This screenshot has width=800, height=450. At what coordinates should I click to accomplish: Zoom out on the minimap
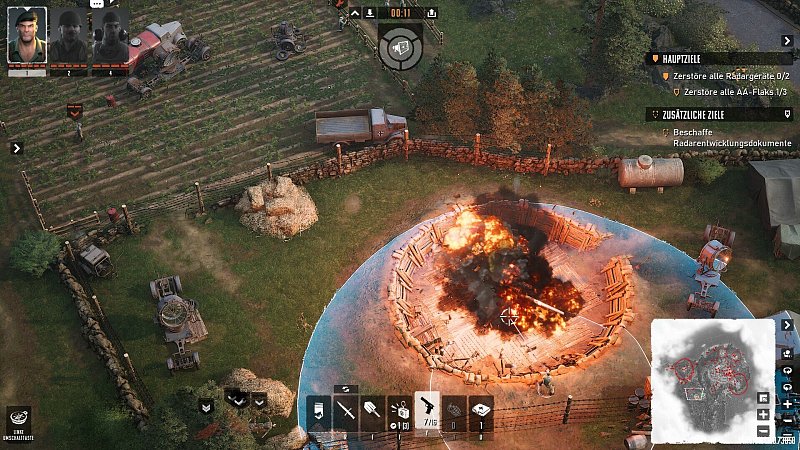[x=764, y=431]
